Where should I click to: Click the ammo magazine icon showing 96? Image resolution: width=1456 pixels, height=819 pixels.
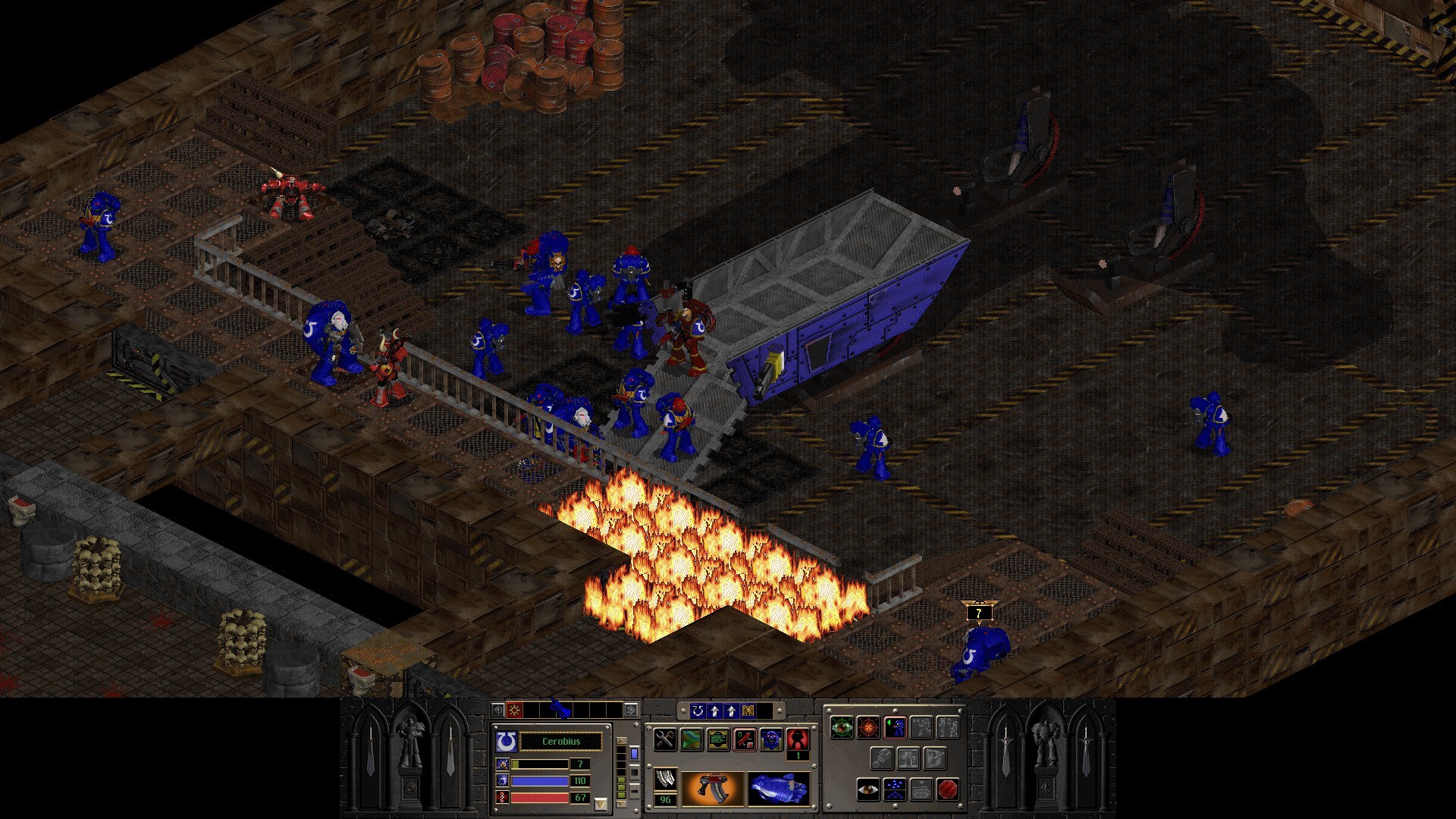[666, 786]
